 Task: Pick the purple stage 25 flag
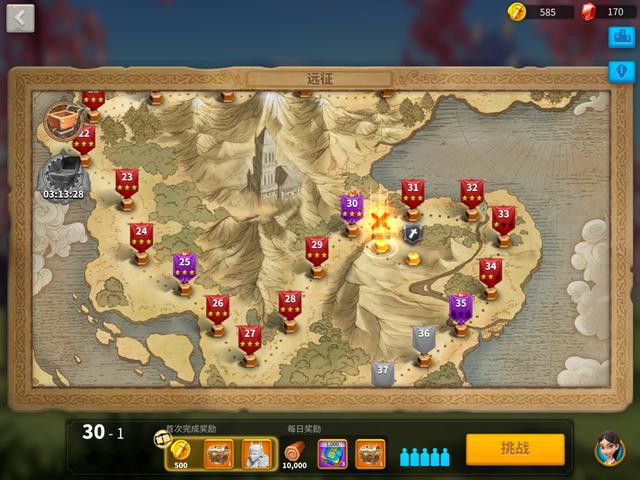184,267
